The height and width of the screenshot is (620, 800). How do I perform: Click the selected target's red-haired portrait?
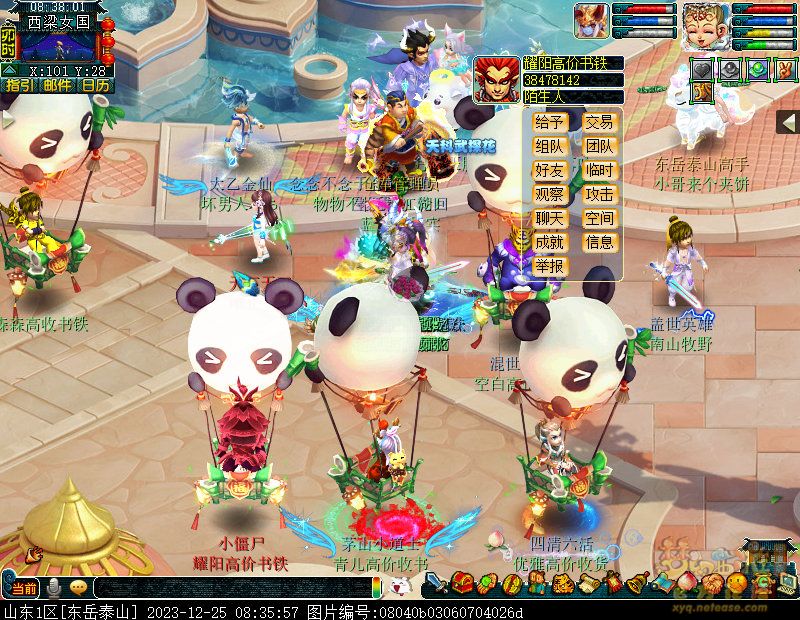tap(495, 79)
